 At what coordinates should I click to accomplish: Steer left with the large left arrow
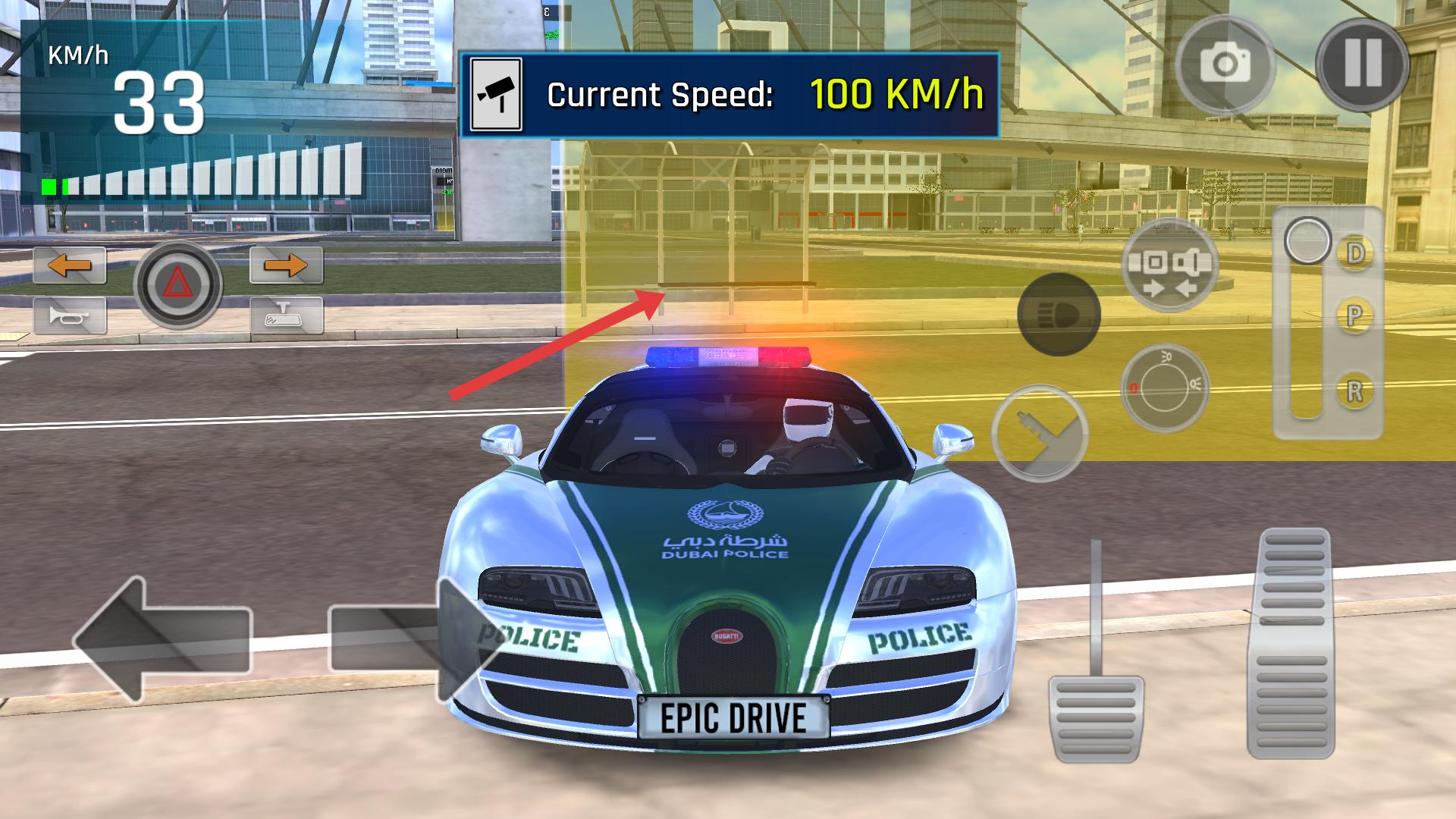162,640
